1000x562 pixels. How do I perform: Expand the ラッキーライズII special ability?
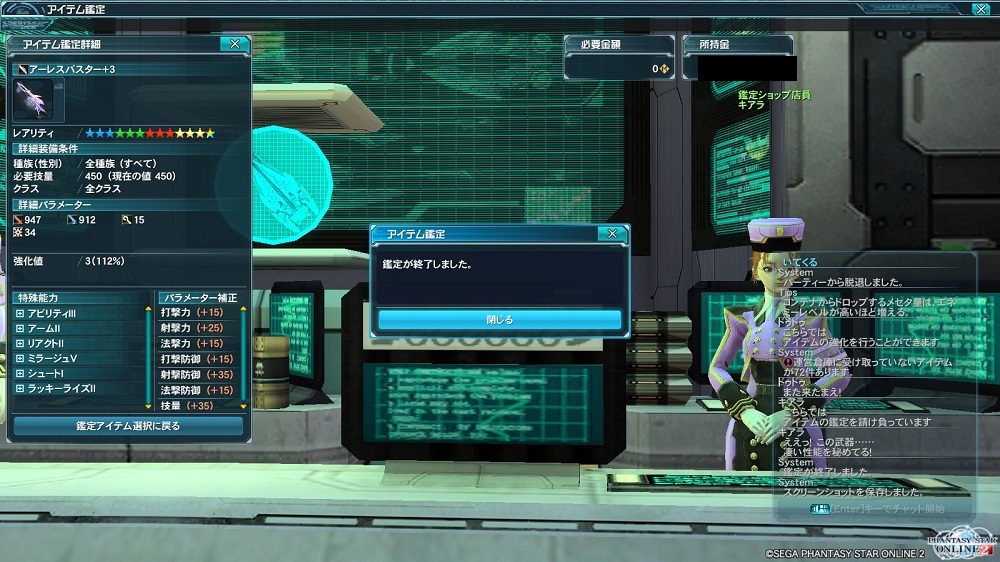[x=20, y=388]
